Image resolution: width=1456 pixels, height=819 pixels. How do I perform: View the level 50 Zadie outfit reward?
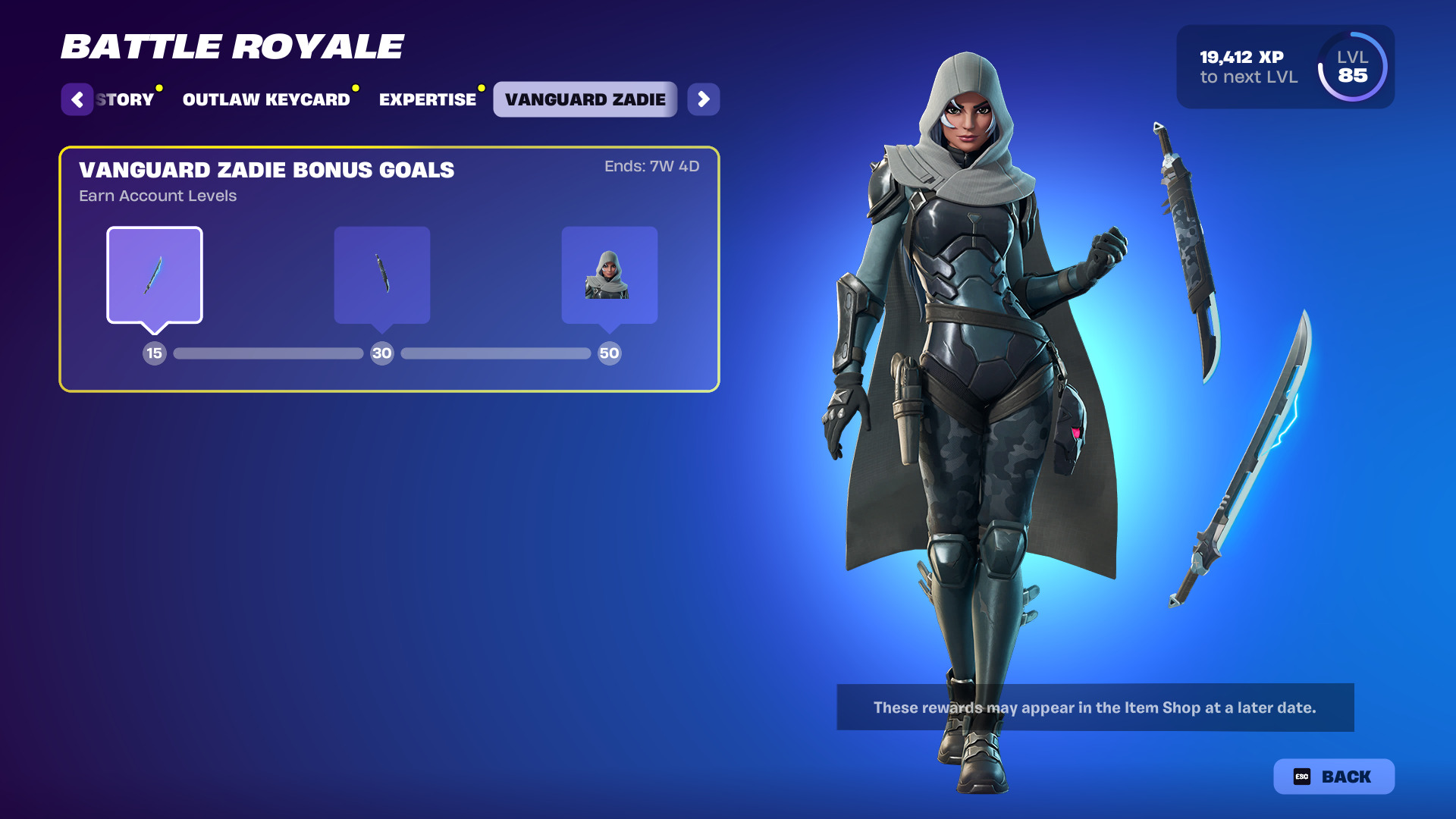click(609, 275)
